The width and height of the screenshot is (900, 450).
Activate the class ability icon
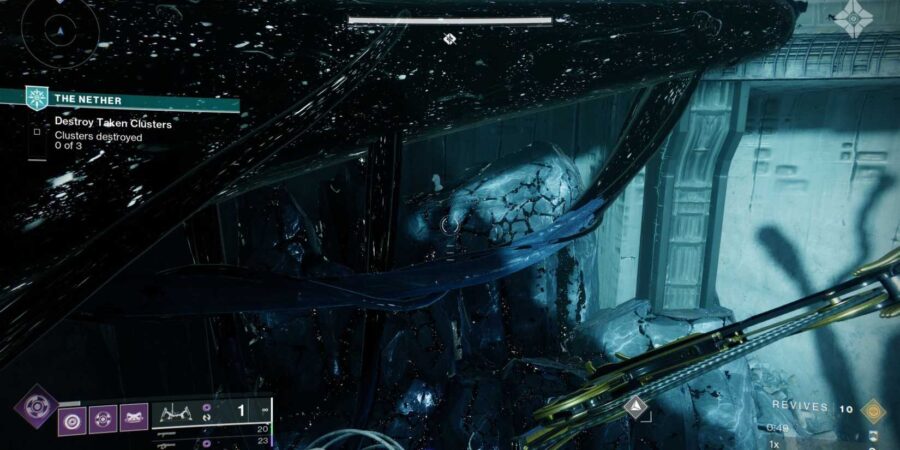[x=134, y=417]
